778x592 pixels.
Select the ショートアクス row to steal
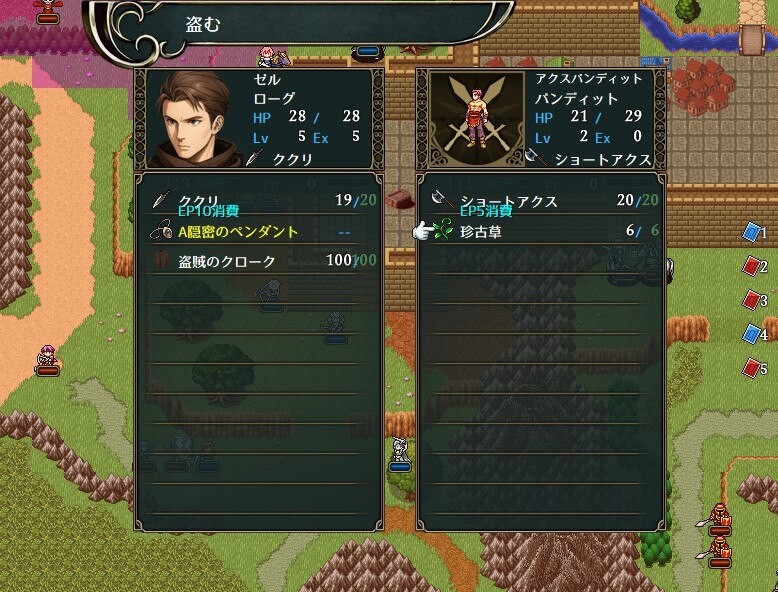[x=540, y=201]
